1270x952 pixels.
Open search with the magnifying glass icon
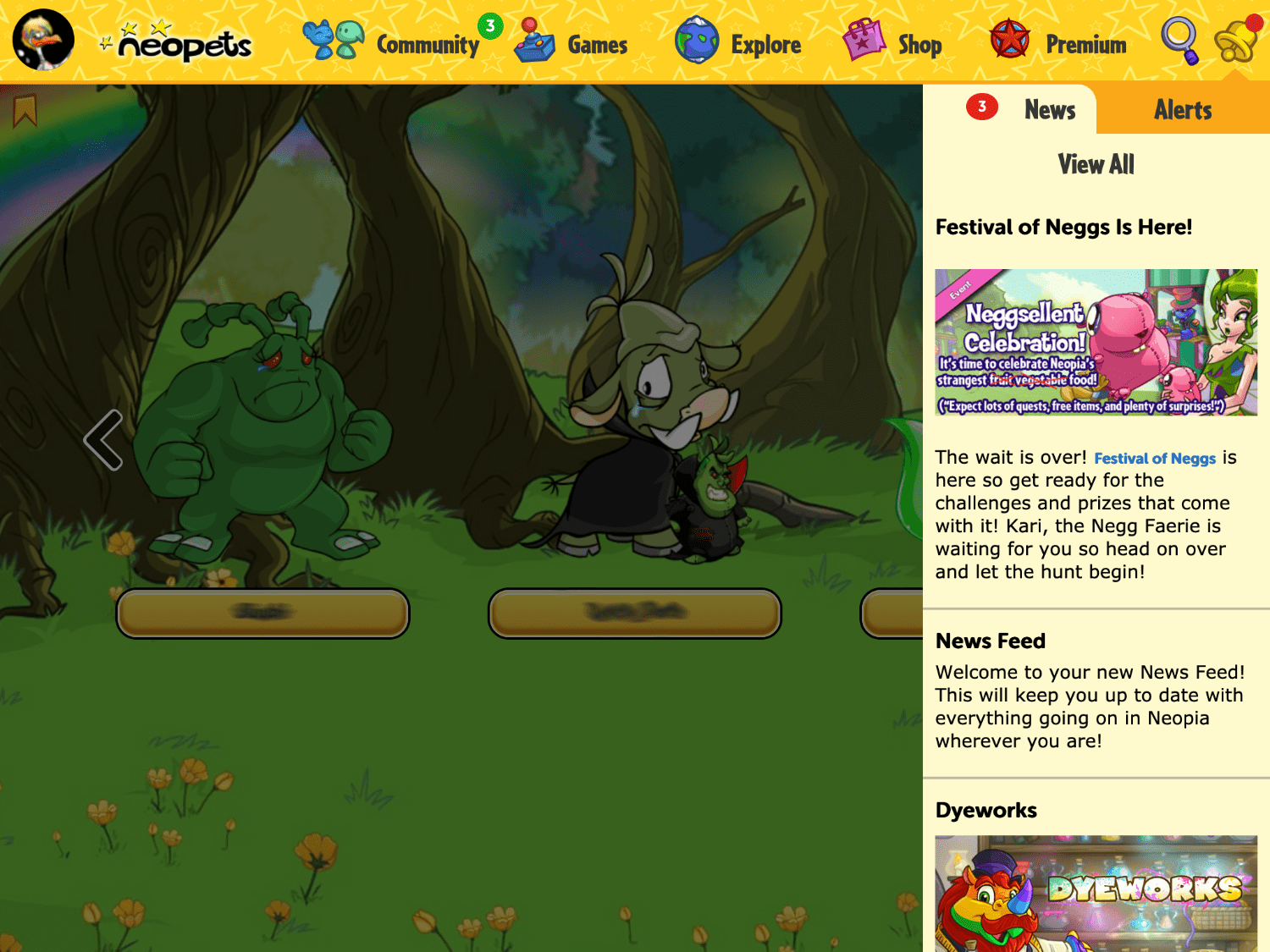point(1180,41)
